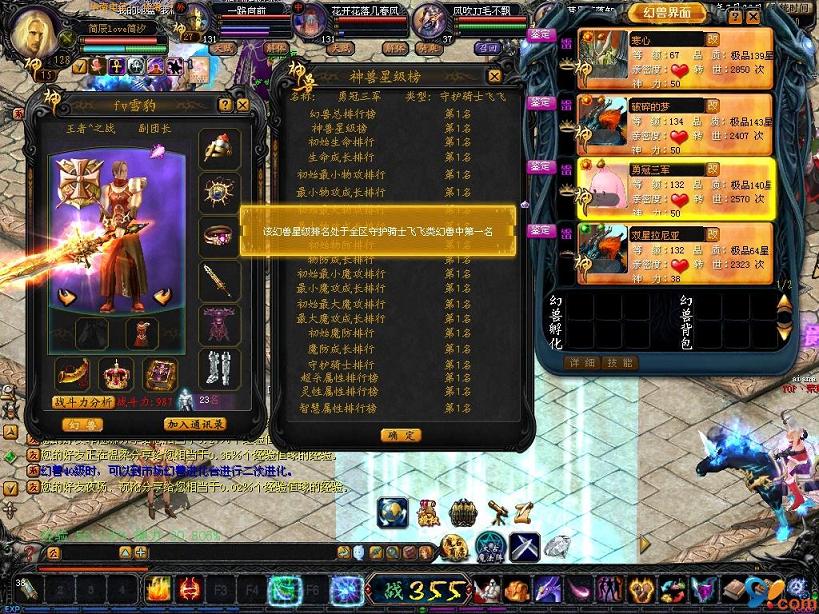Select the crown item slot
Screen dimensions: 819x614
tap(118, 374)
